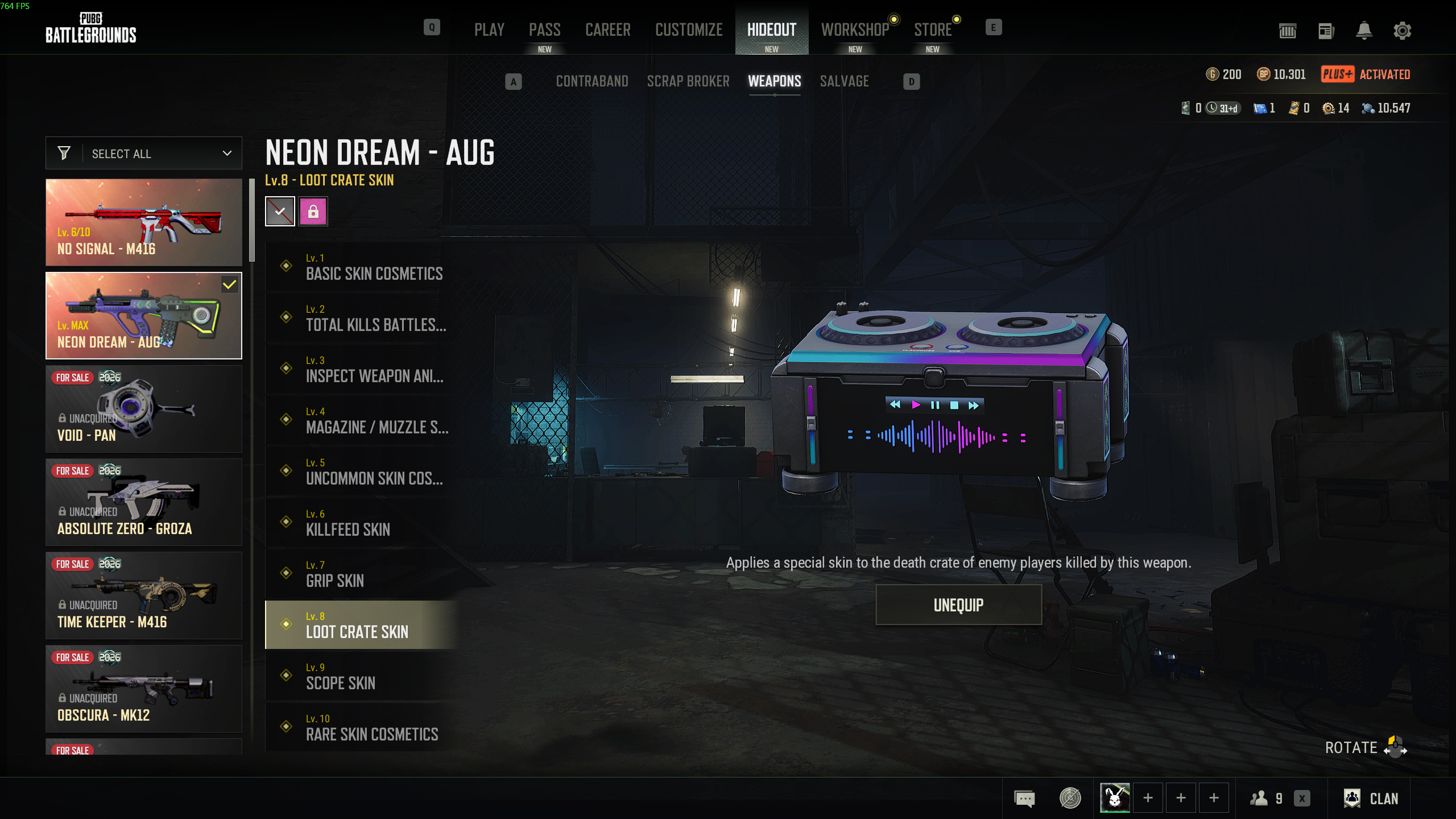Select the Absolute Zero - Groza card
Screen dimensions: 1456x819
click(x=144, y=502)
